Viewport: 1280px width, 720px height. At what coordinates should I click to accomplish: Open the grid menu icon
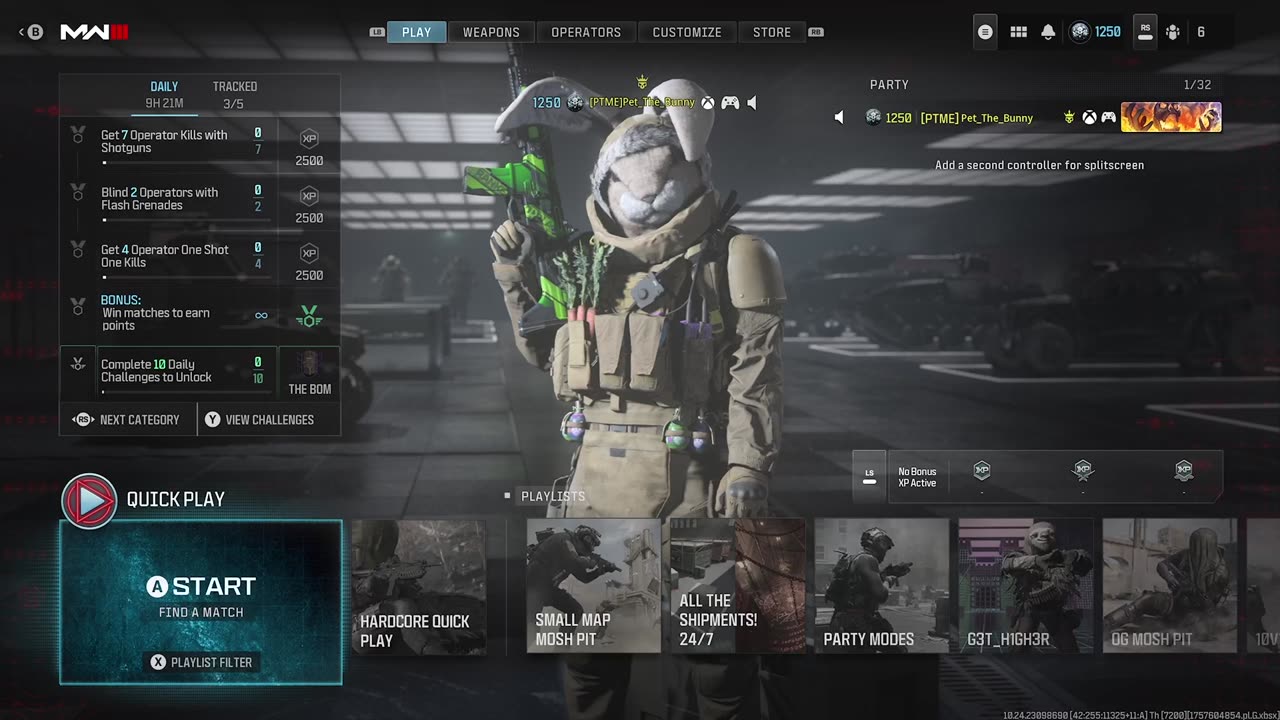[x=1018, y=32]
